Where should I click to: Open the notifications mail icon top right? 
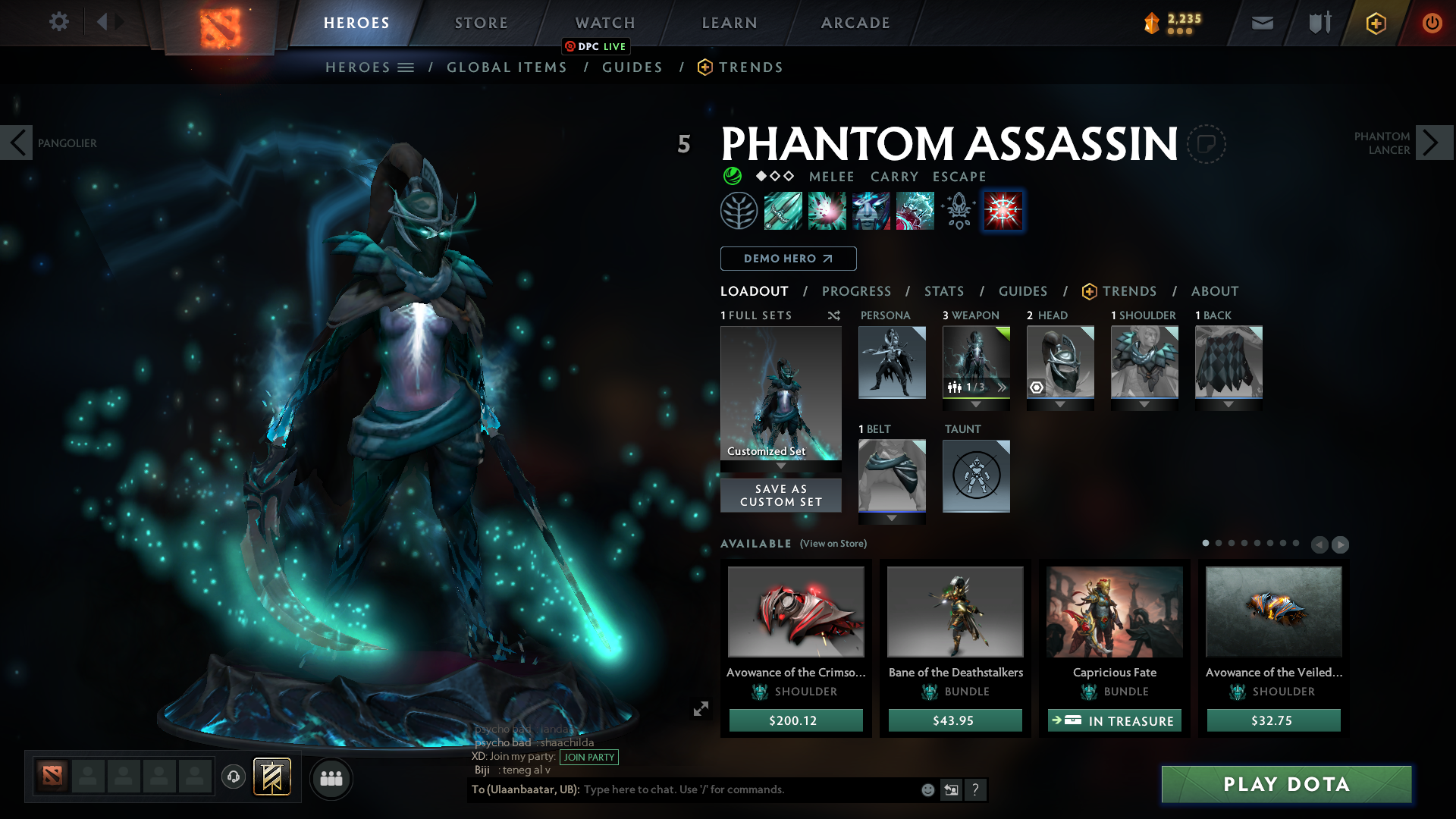[x=1261, y=24]
